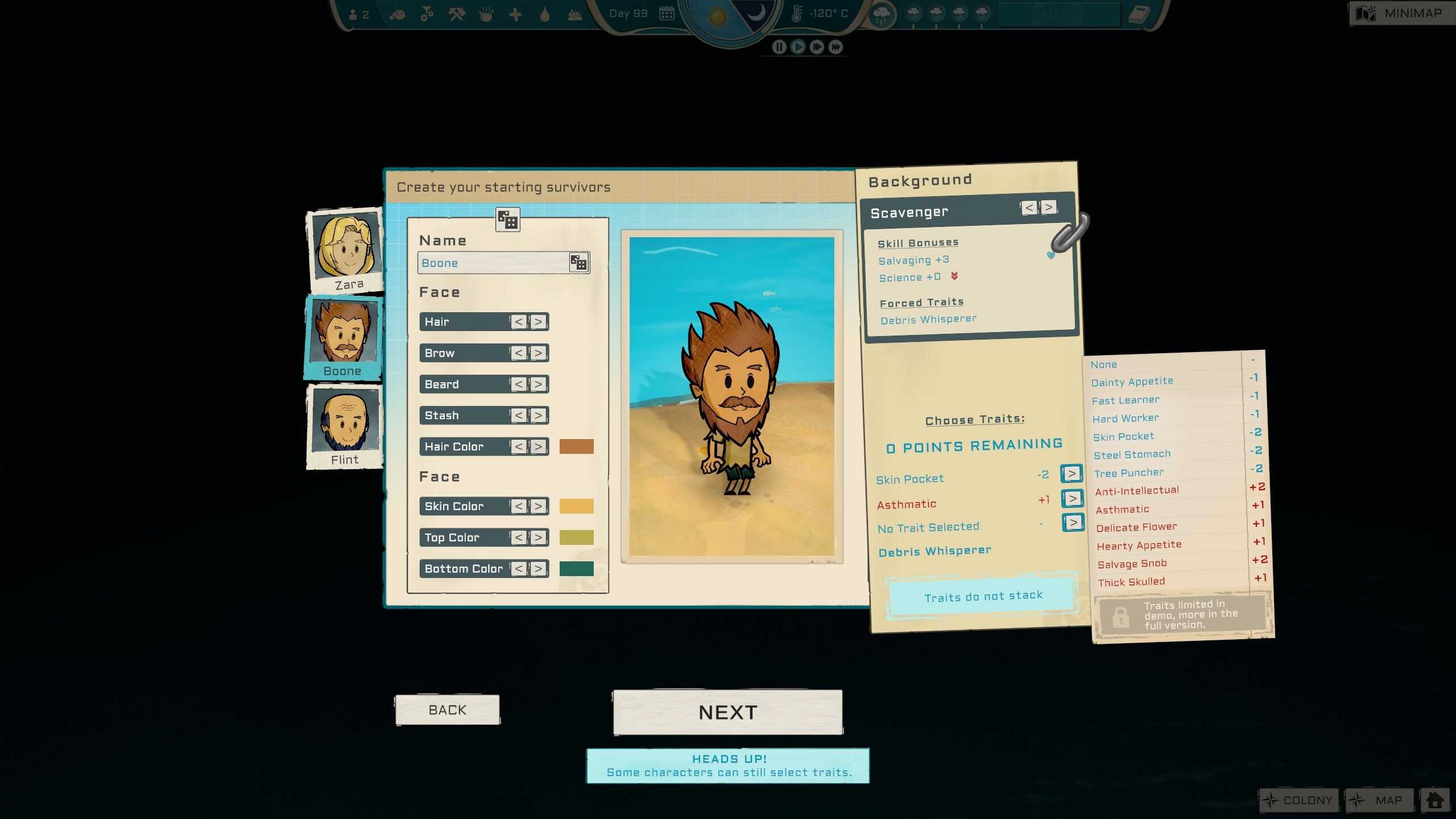Pick the next Skin Color
1456x819 pixels.
point(538,506)
